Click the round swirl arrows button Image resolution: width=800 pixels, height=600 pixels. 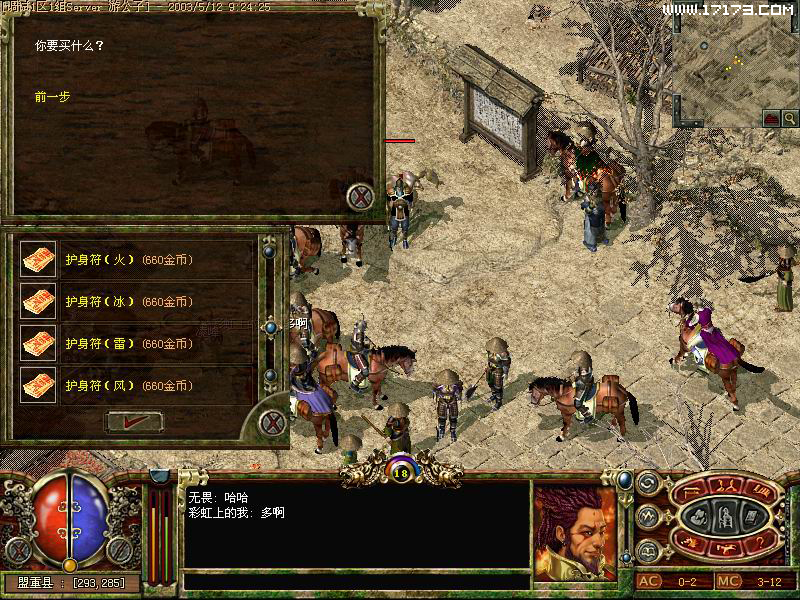[x=647, y=483]
